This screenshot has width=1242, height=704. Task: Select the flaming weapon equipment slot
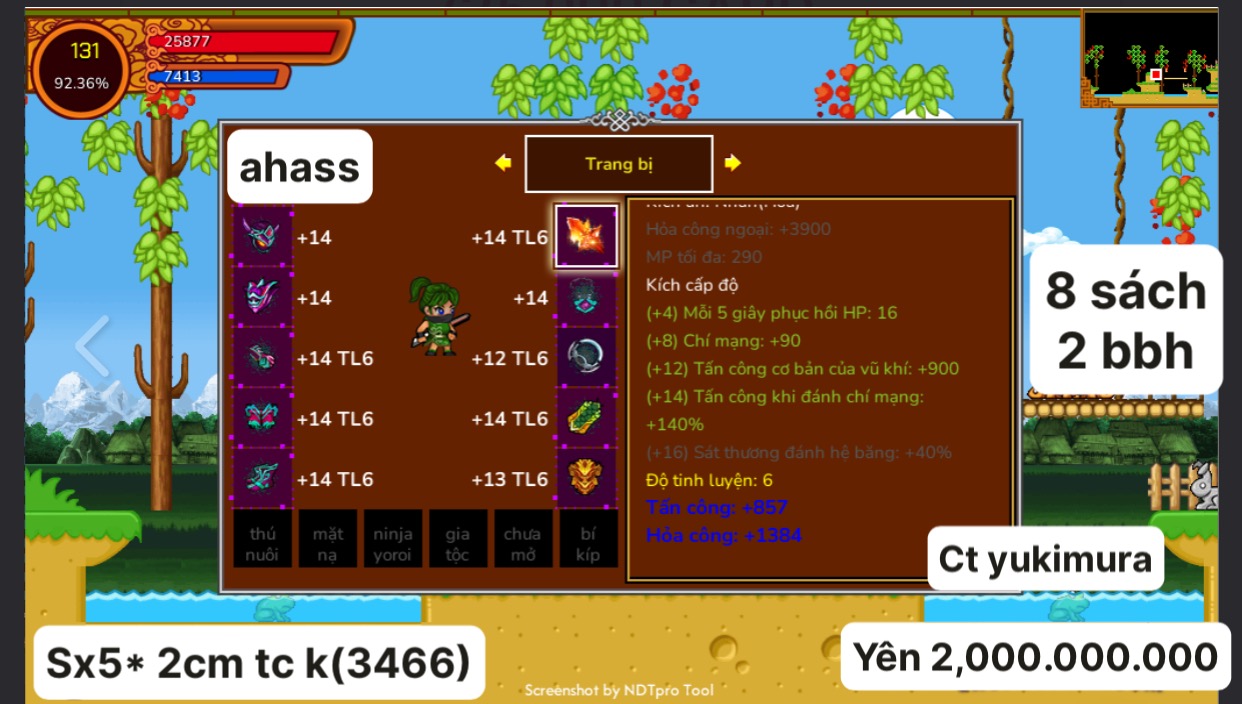tap(586, 236)
